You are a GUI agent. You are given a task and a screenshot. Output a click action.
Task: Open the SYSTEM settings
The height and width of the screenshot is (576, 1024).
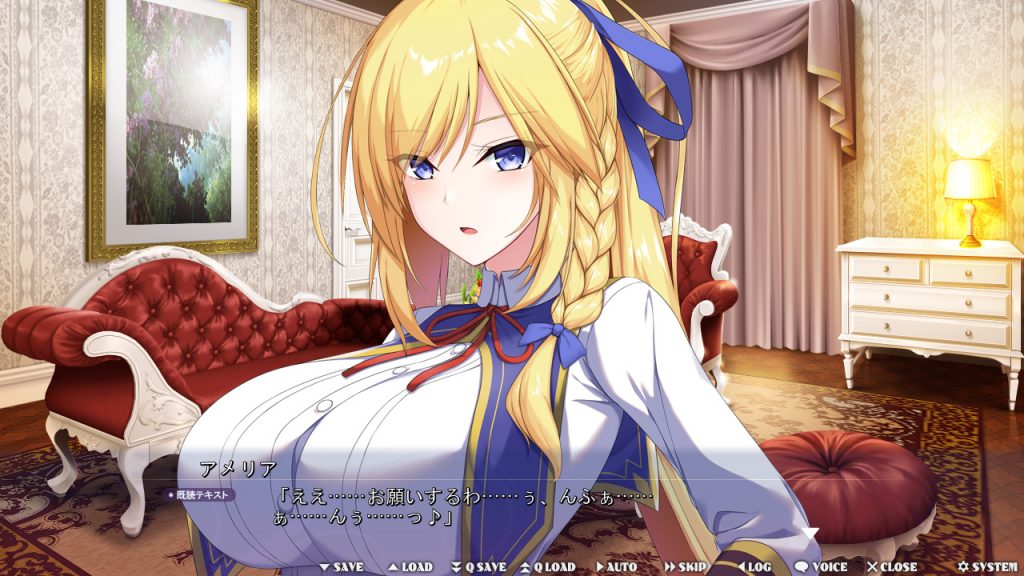point(987,567)
